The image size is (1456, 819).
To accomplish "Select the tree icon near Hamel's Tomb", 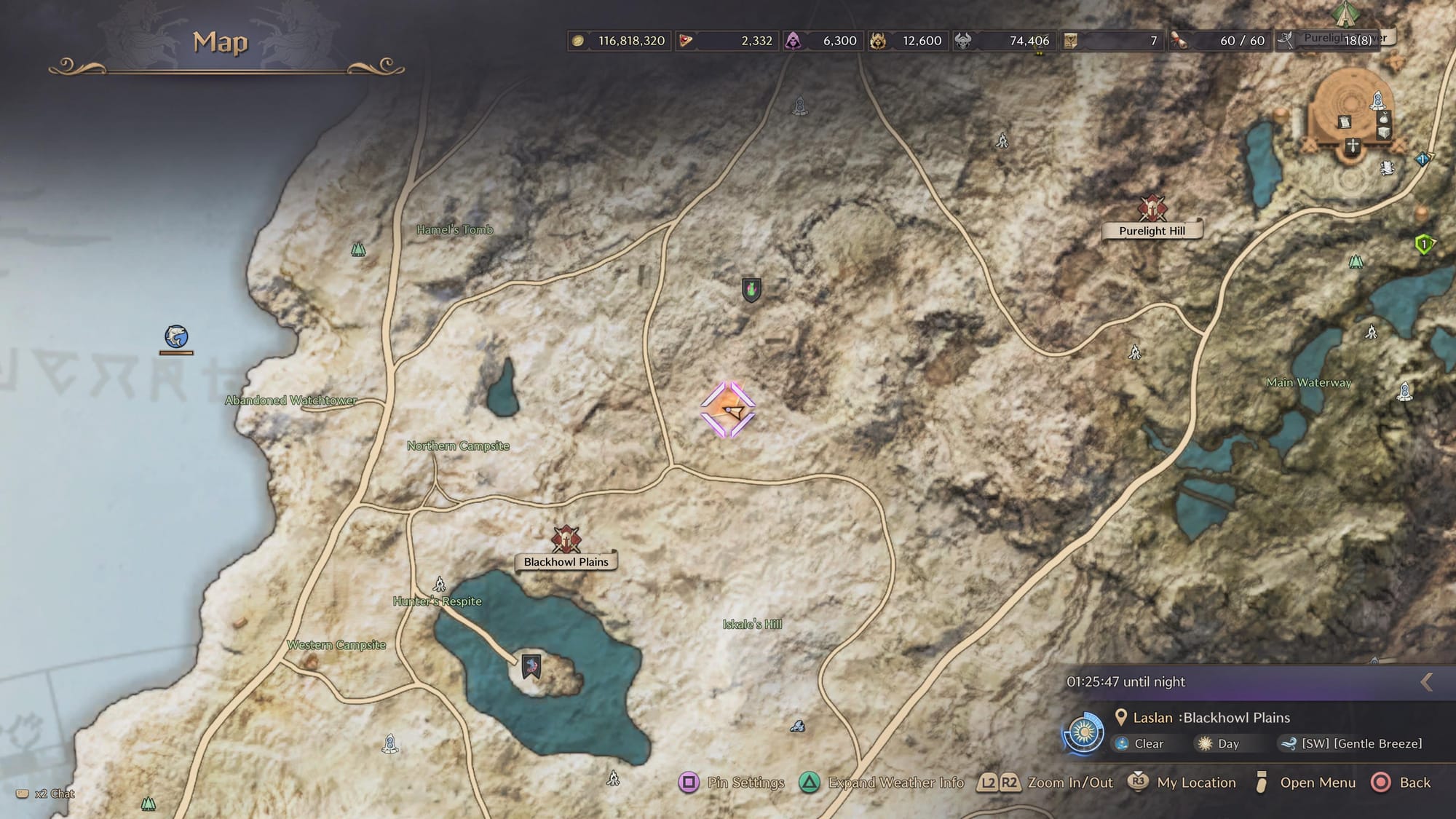I will 358,249.
